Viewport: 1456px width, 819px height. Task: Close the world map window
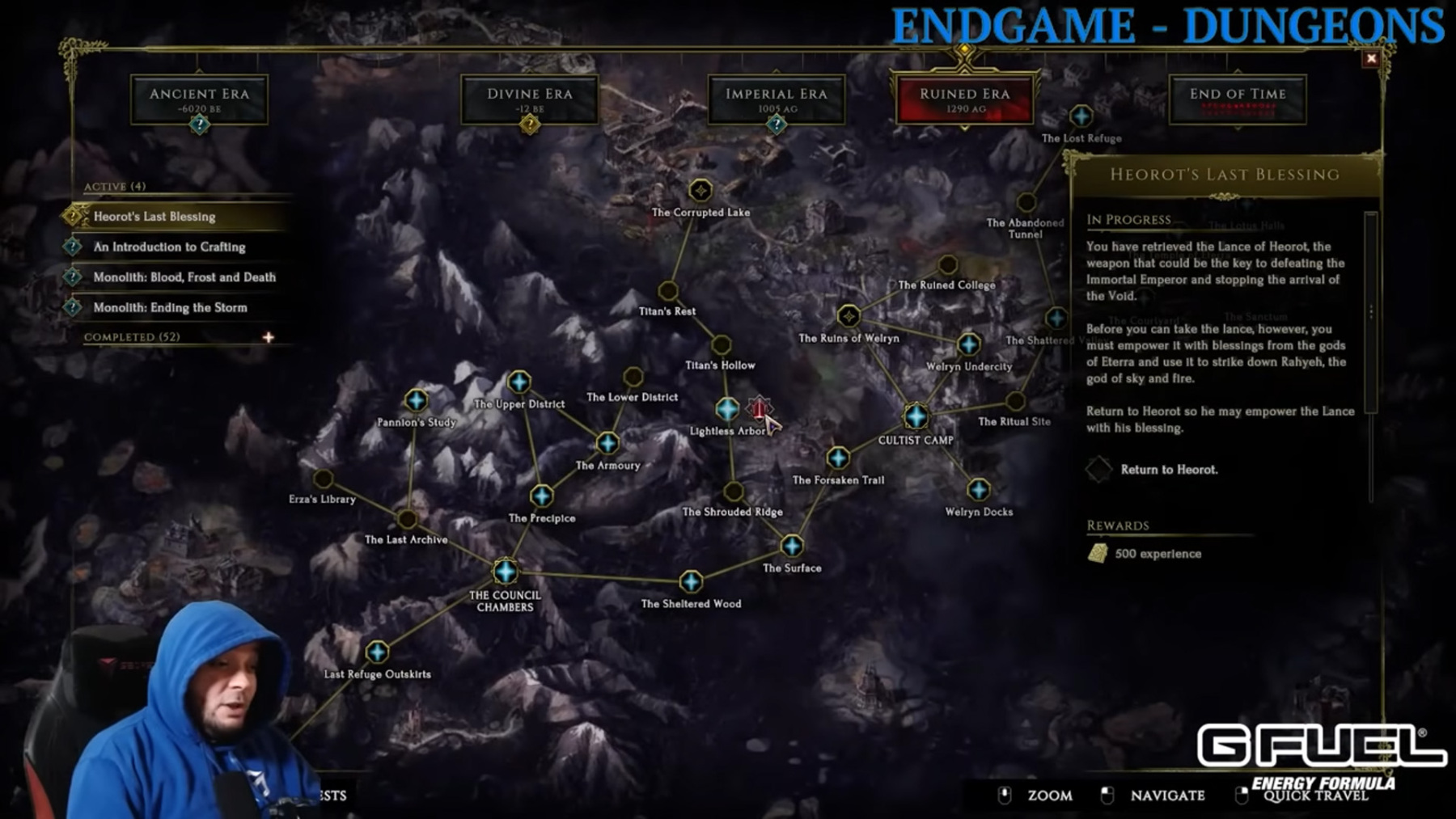1371,58
